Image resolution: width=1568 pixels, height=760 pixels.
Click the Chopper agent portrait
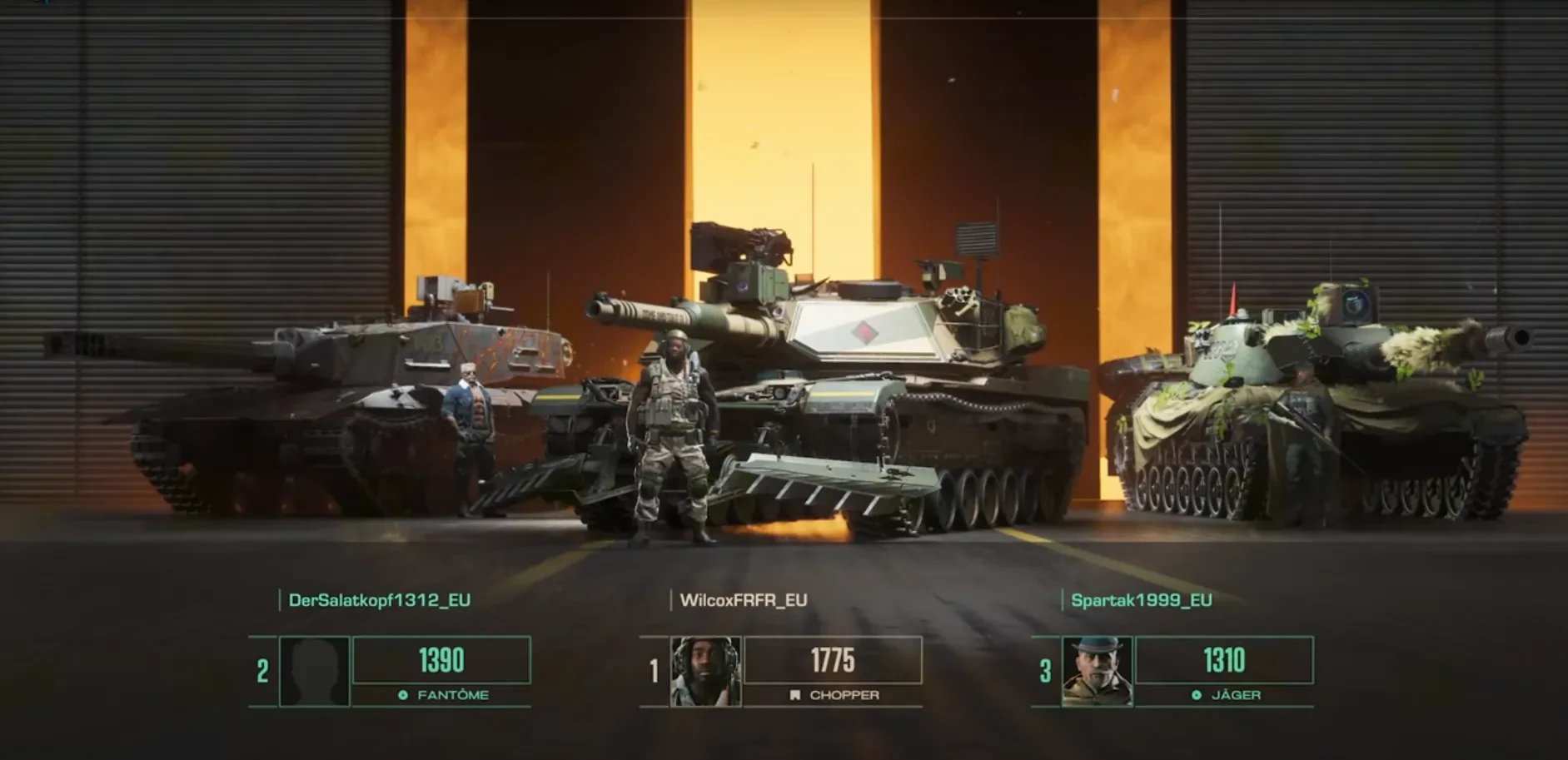[705, 671]
